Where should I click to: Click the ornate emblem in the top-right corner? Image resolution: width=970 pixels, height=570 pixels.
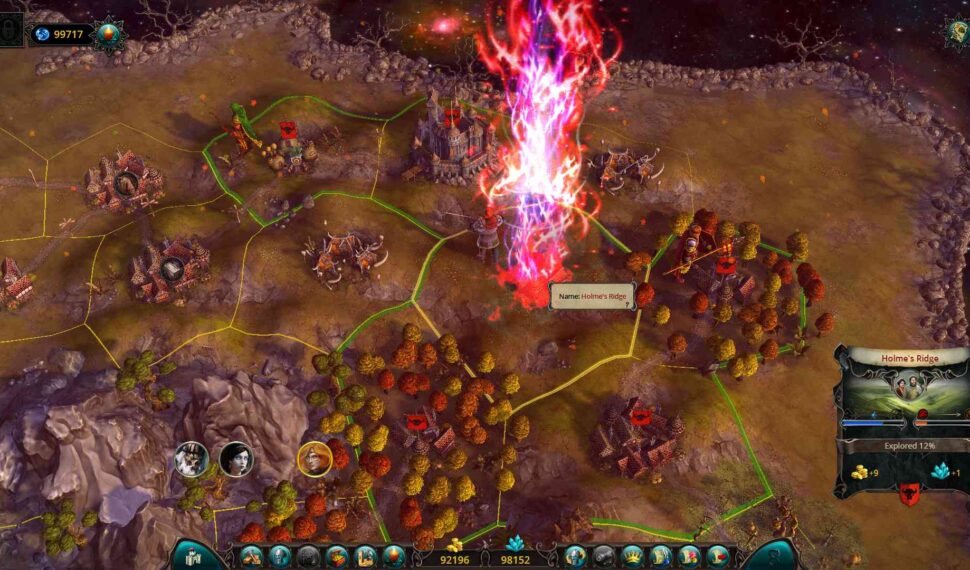956,30
